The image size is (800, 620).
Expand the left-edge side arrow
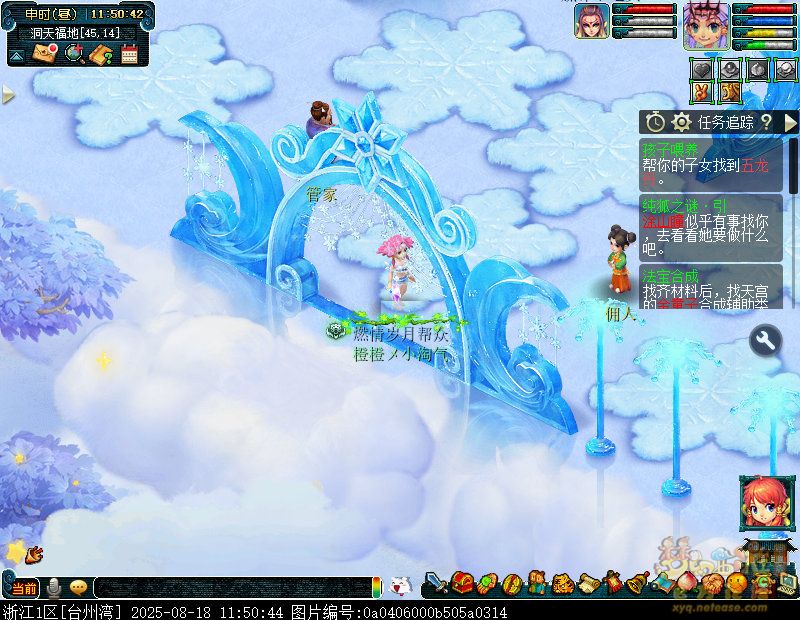tap(8, 95)
